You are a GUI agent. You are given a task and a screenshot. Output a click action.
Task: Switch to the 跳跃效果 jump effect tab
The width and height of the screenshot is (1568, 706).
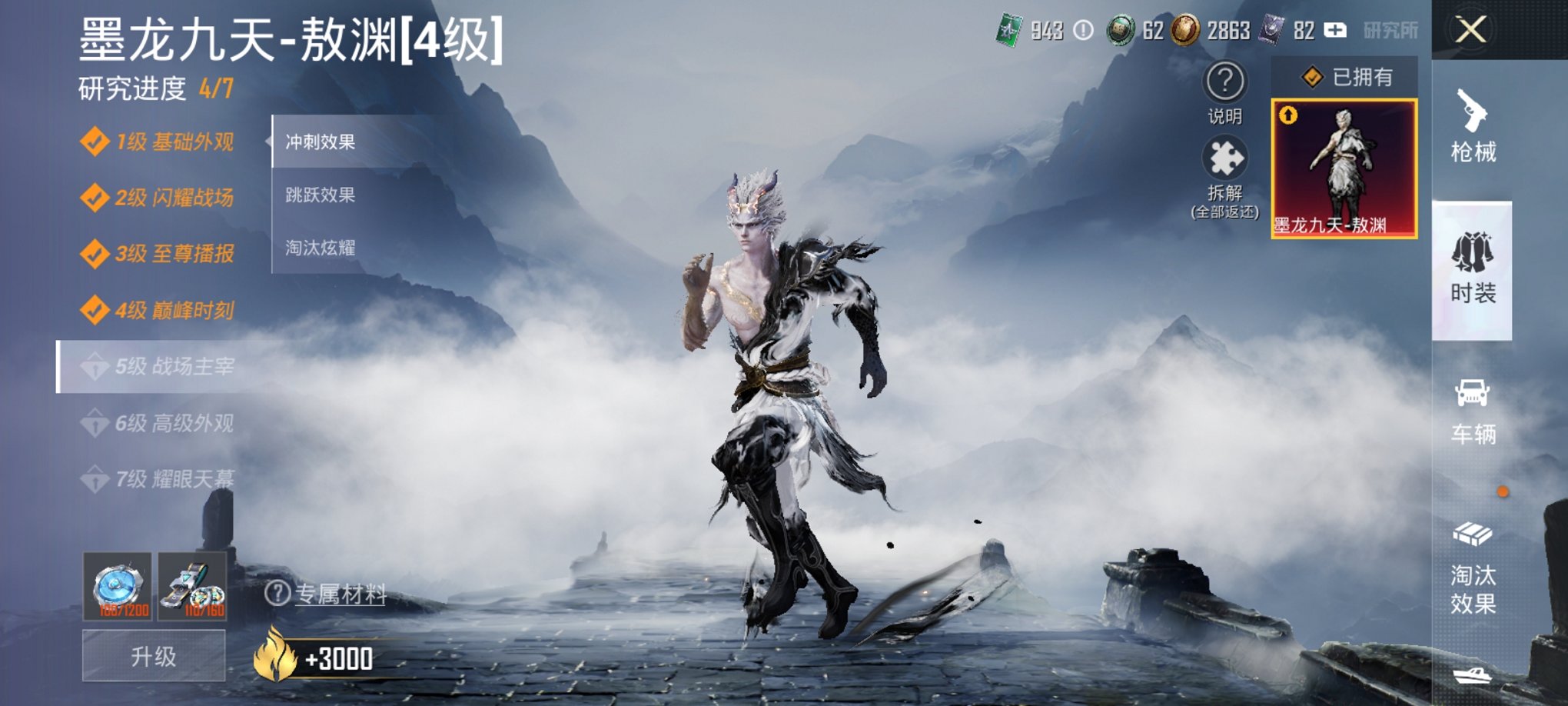coord(319,196)
